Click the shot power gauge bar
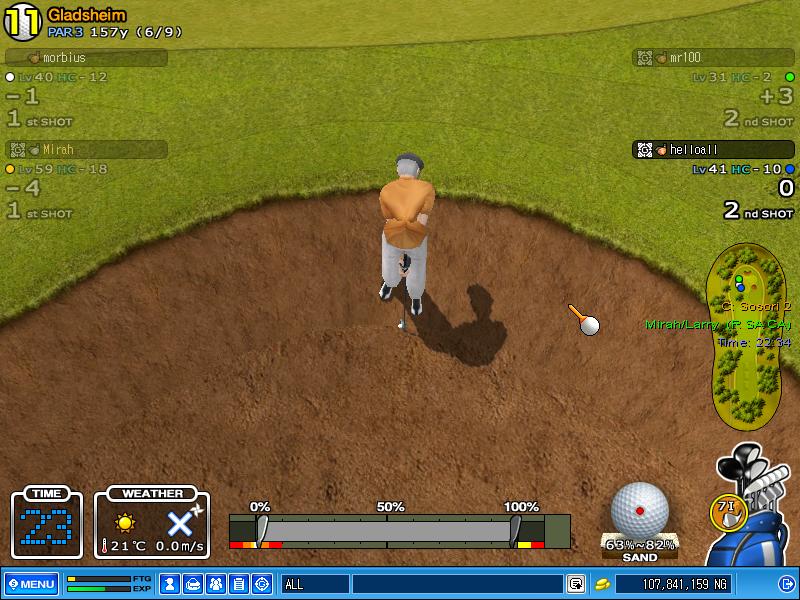 [x=388, y=529]
